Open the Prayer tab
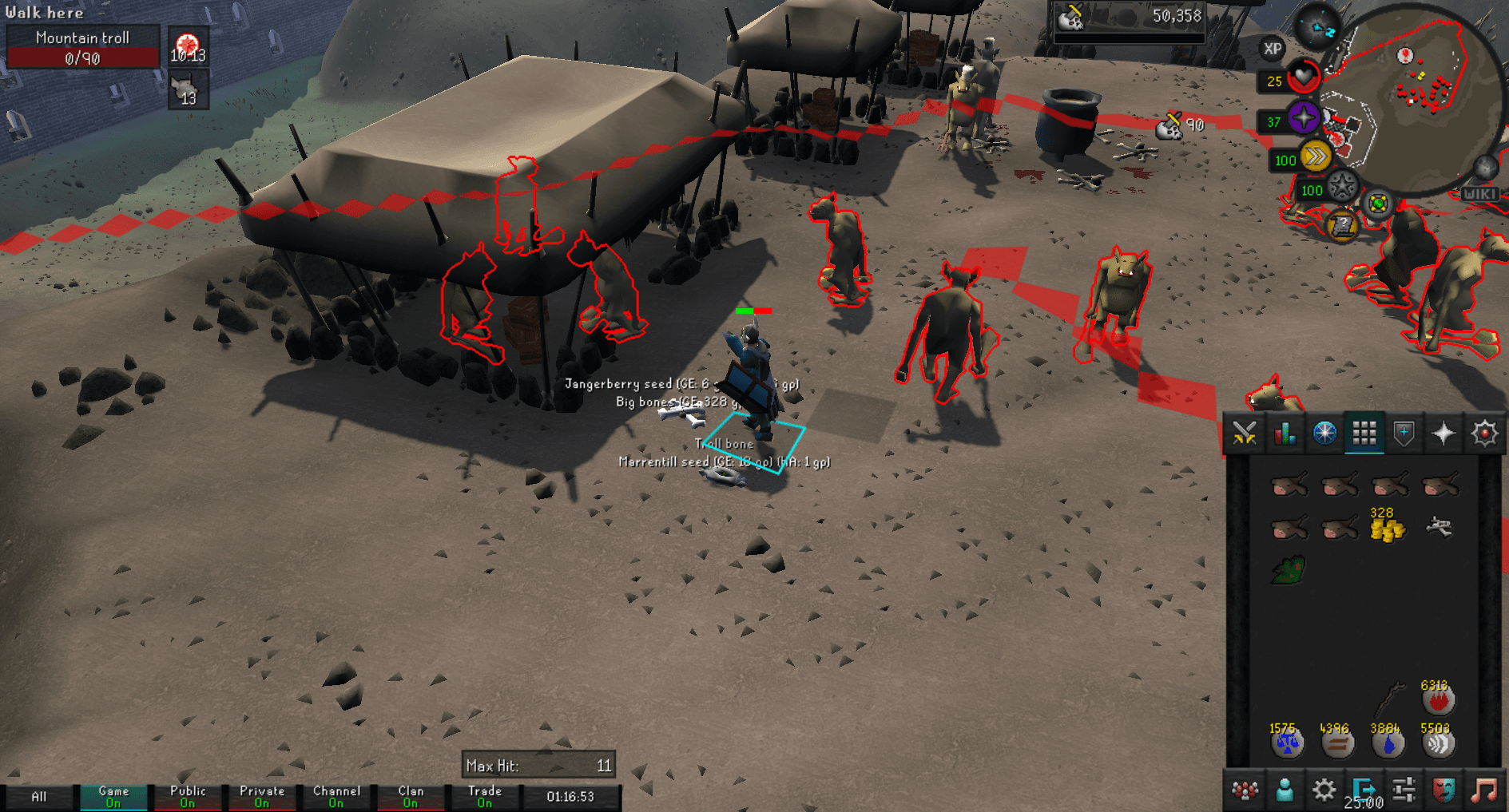The height and width of the screenshot is (812, 1509). pos(1443,434)
